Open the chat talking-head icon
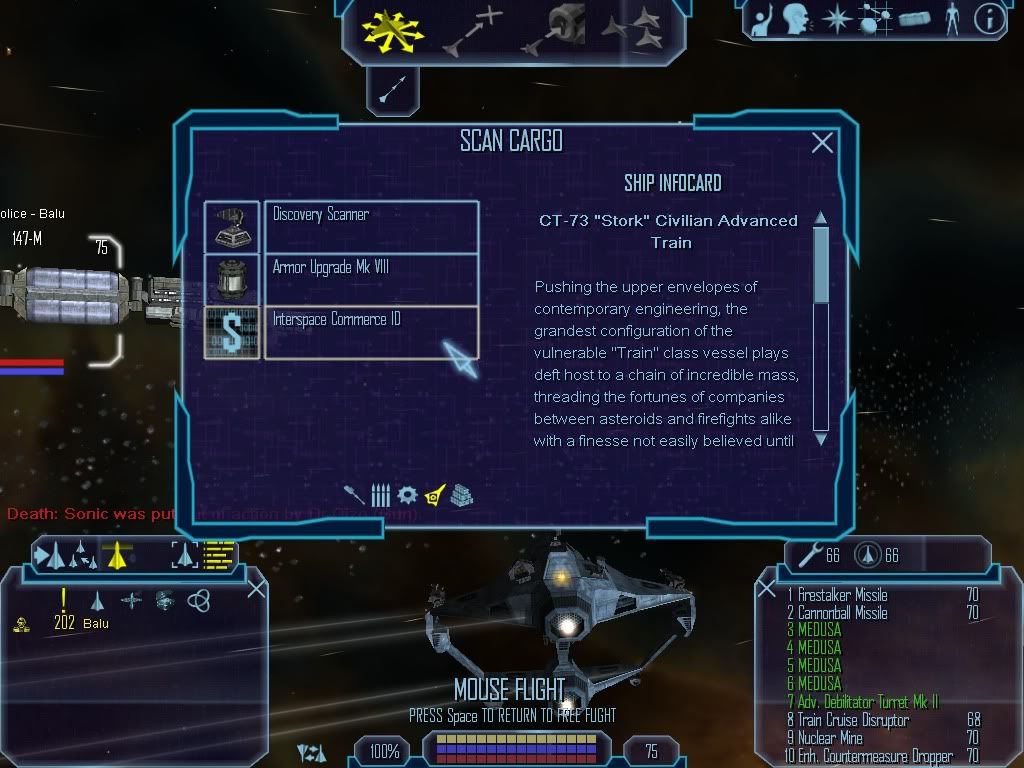The height and width of the screenshot is (768, 1024). [795, 20]
